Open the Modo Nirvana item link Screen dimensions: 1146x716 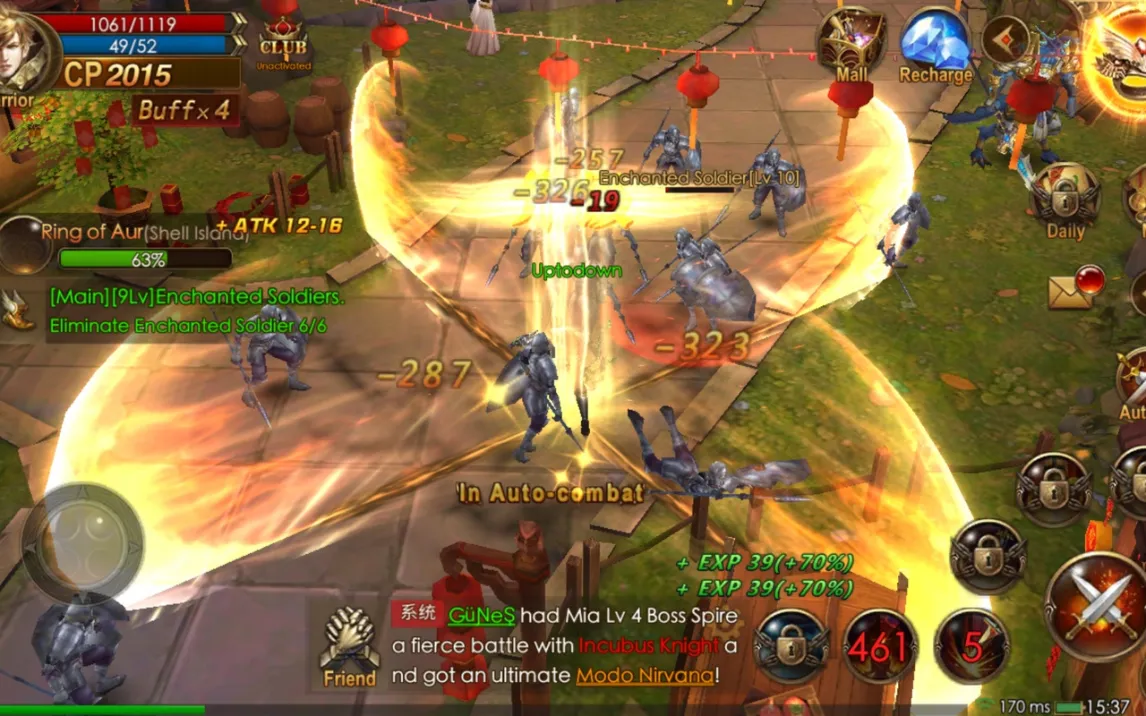point(644,675)
